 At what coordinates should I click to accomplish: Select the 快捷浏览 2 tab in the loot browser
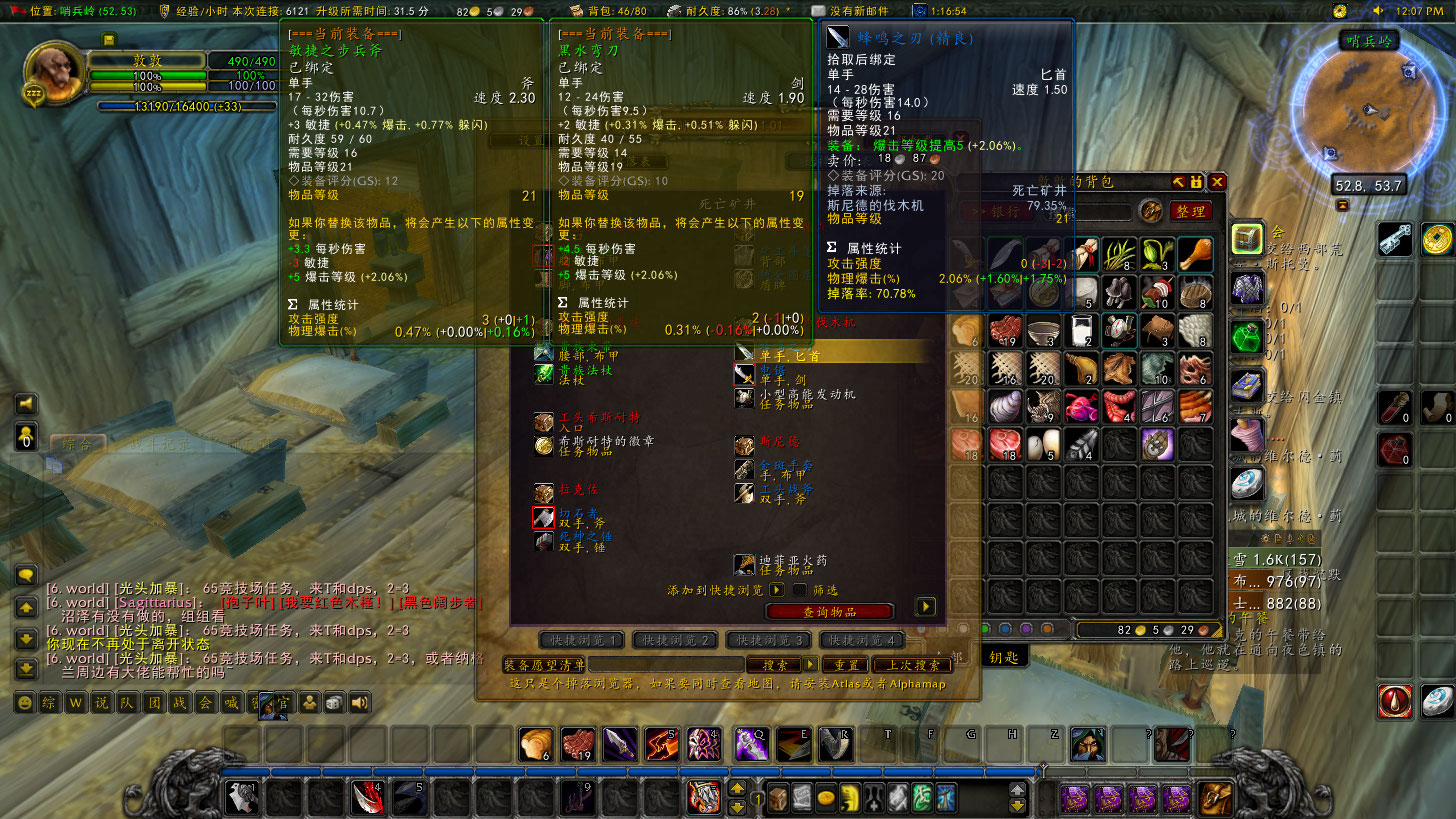click(675, 639)
